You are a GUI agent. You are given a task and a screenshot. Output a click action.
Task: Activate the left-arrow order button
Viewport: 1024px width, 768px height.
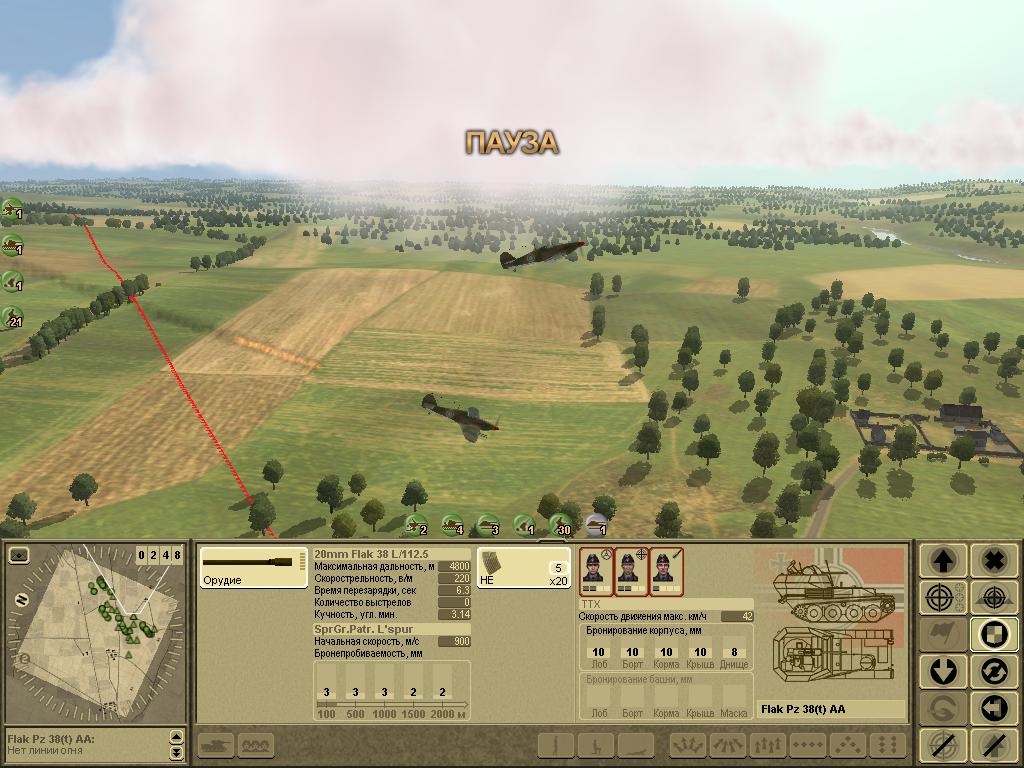click(993, 707)
